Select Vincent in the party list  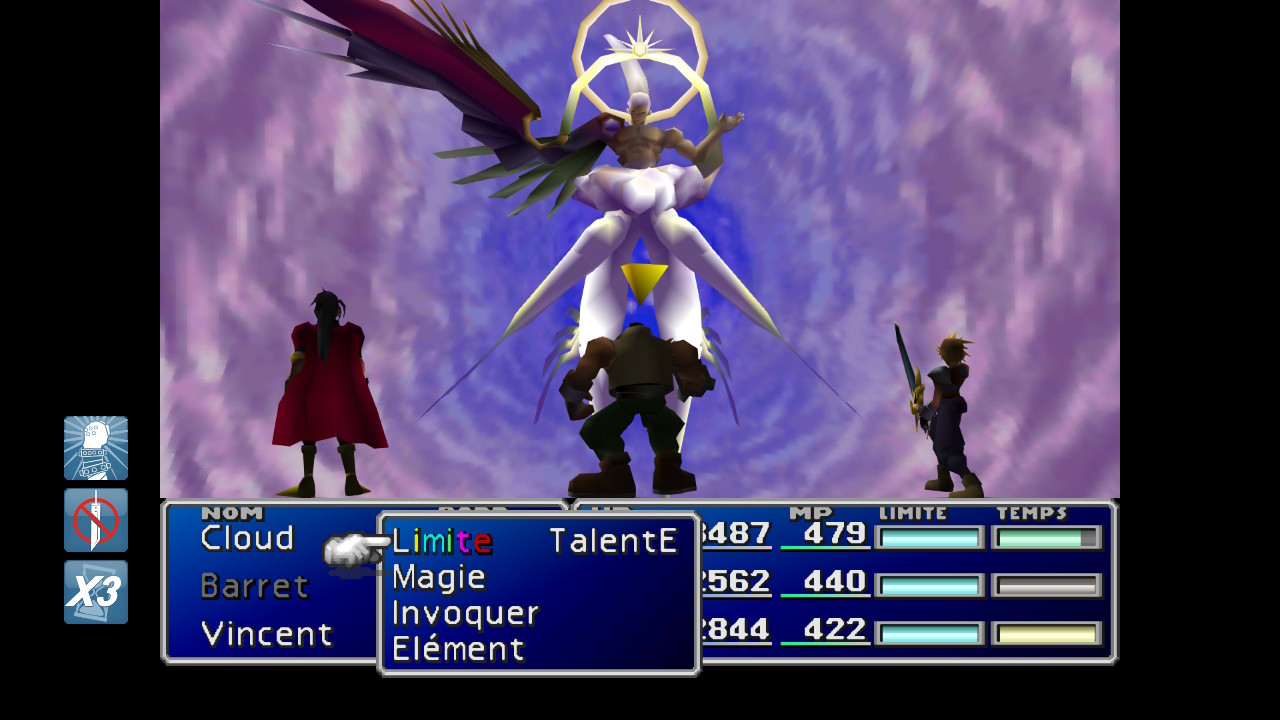coord(266,634)
